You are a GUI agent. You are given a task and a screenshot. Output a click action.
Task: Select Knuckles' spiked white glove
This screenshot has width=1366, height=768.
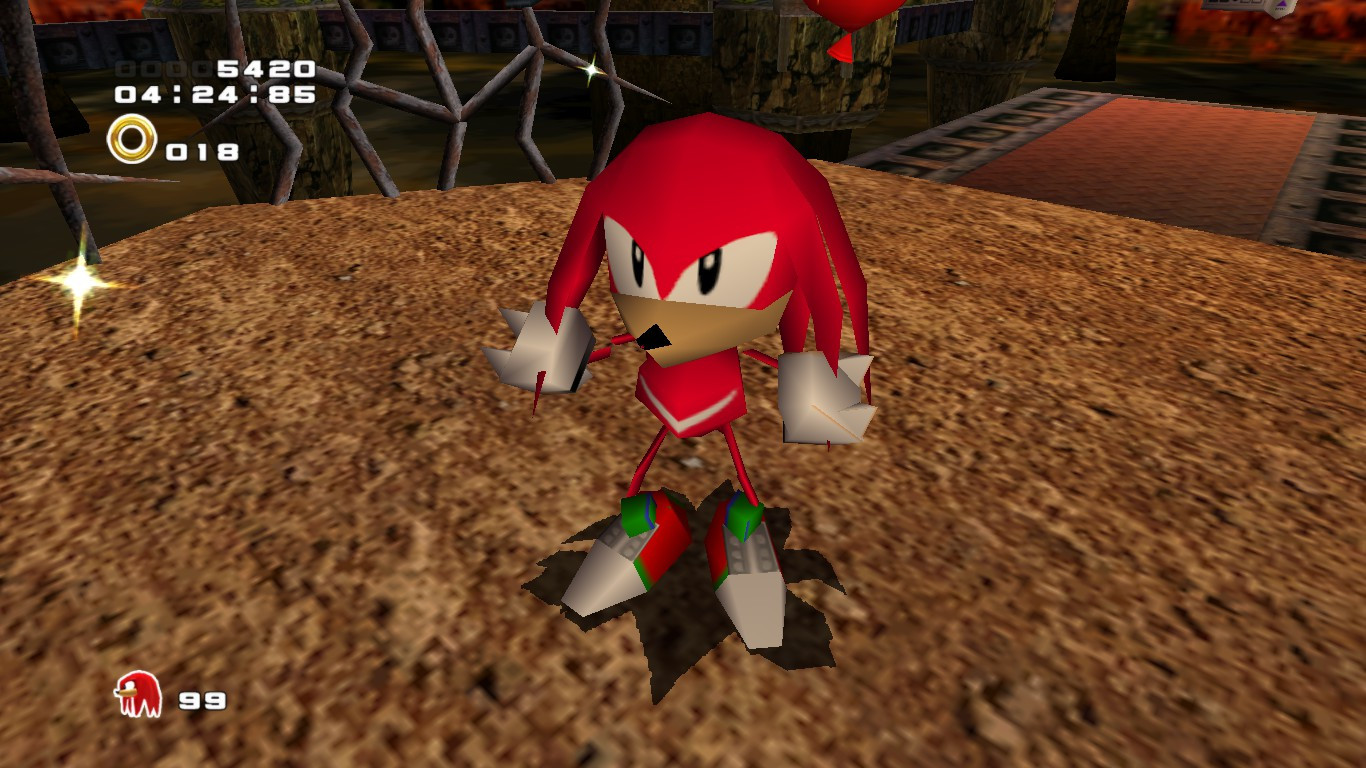coord(545,350)
